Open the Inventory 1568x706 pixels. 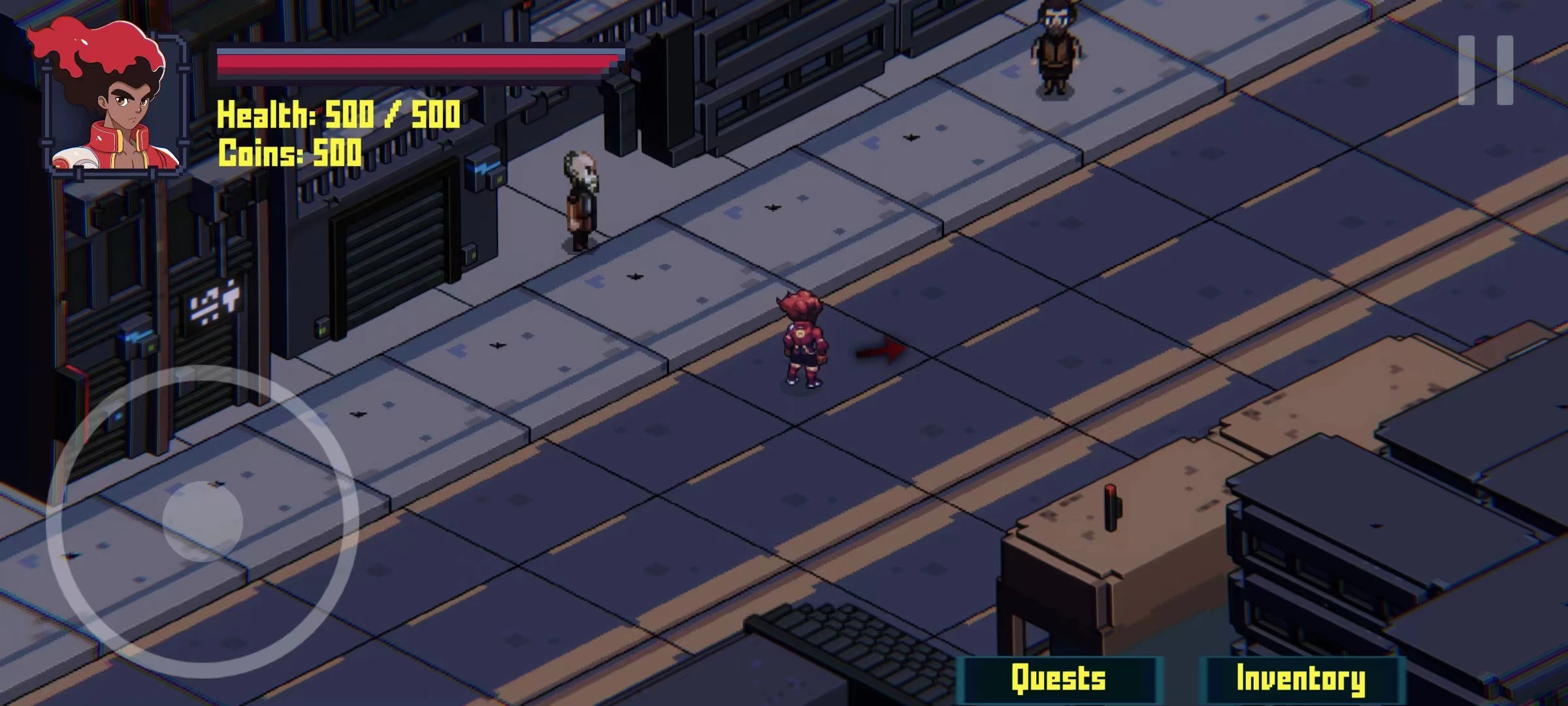[1300, 679]
